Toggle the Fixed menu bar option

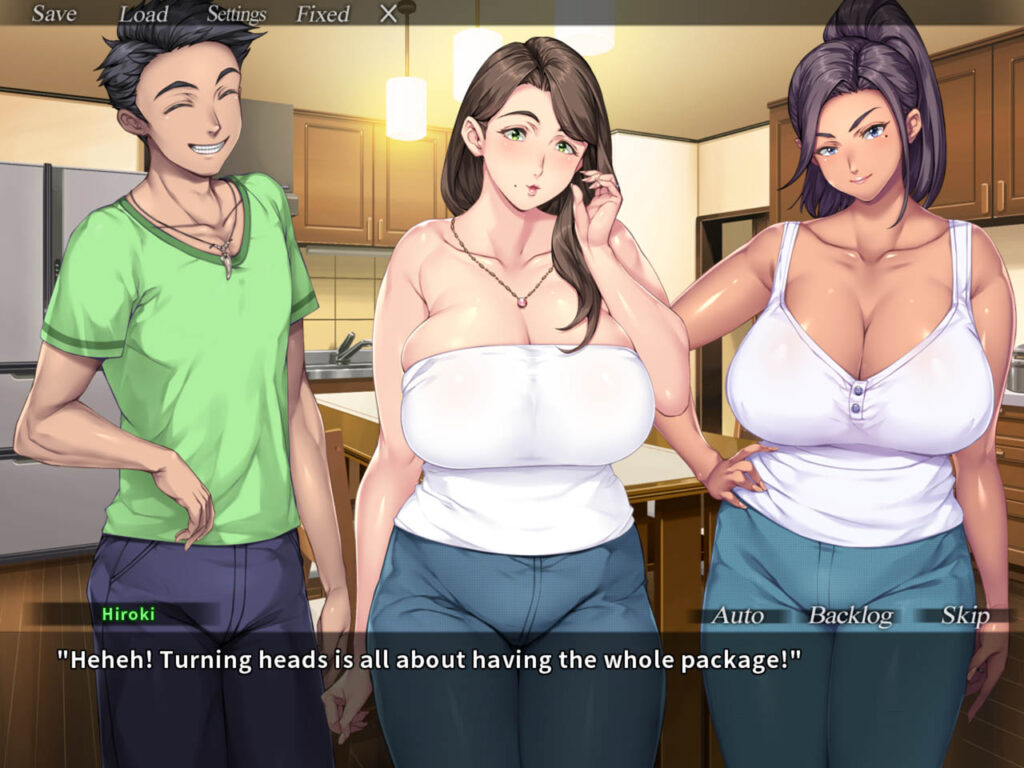322,14
